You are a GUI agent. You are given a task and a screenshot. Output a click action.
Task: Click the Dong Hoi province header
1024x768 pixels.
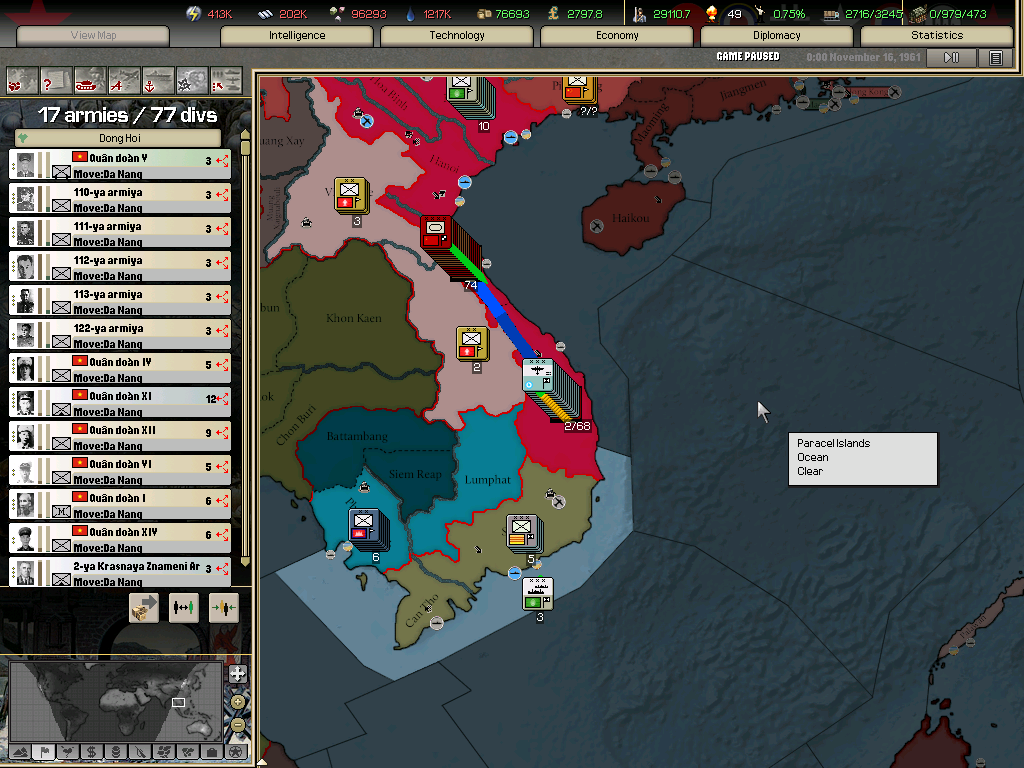click(120, 138)
